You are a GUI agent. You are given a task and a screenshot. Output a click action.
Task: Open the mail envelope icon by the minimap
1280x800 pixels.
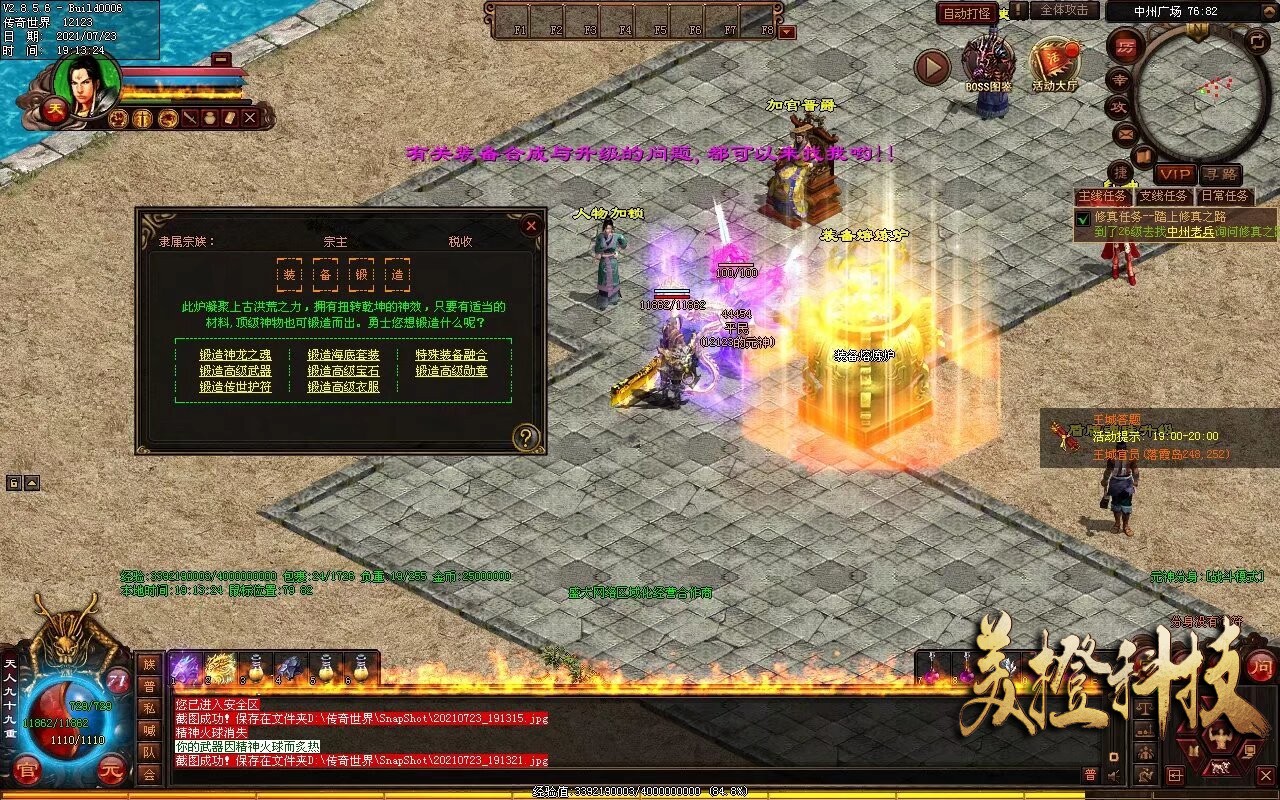(1125, 133)
